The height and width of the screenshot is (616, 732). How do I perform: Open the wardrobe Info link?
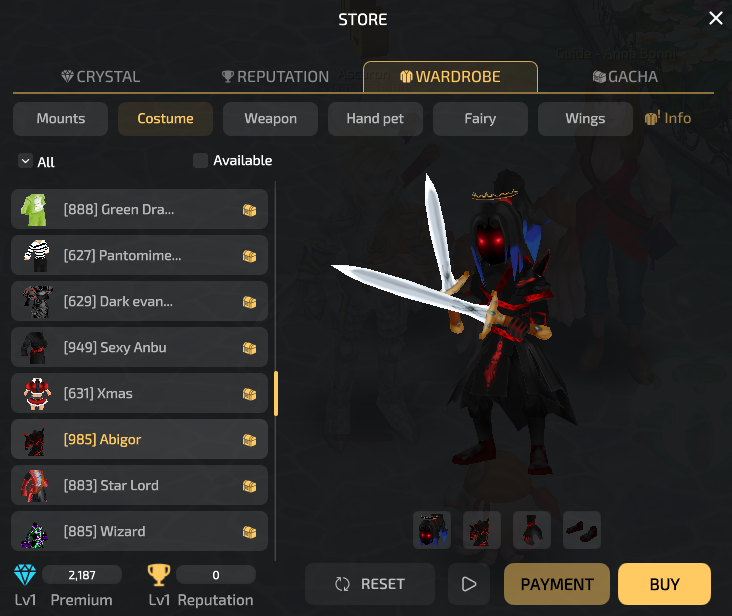668,118
